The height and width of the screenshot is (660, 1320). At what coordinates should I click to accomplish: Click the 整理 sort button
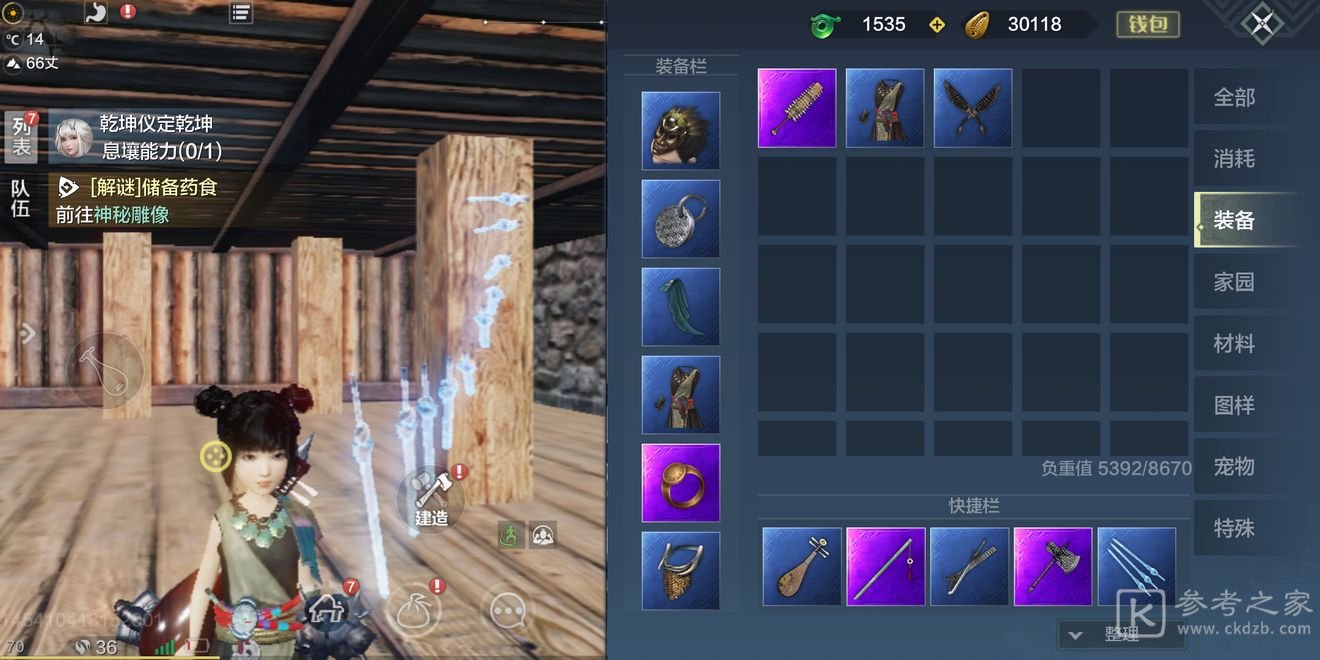coord(1111,635)
